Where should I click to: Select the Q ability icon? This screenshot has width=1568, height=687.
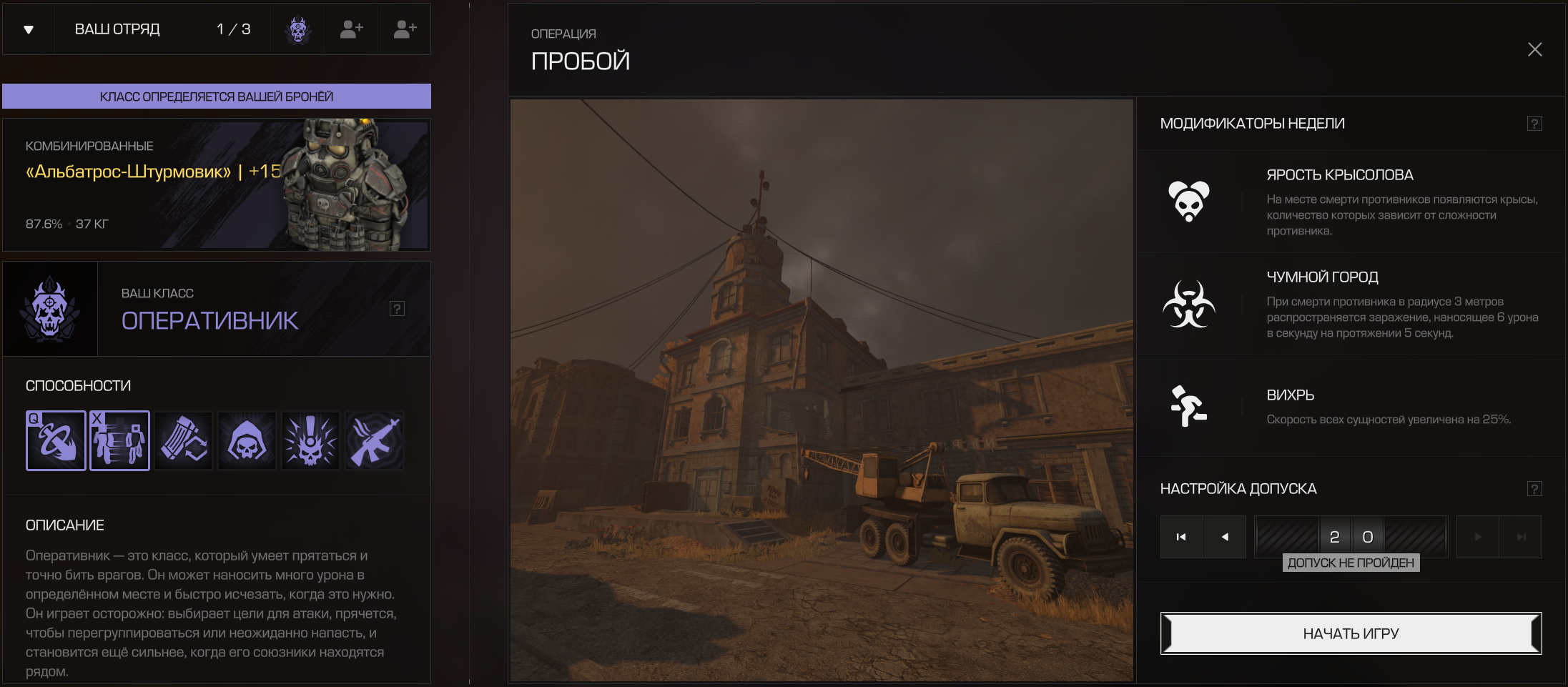[x=56, y=440]
